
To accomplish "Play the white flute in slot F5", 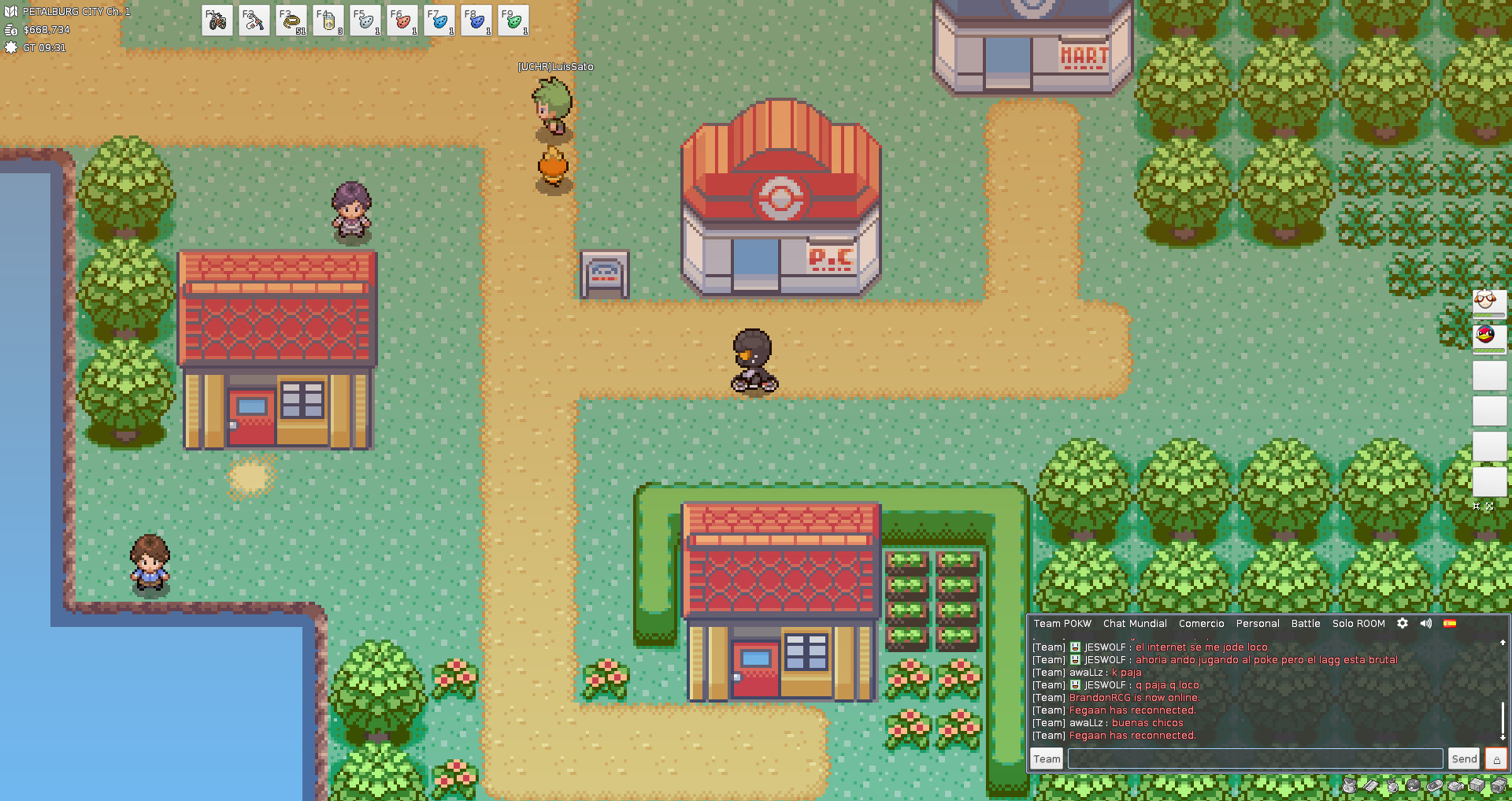I will pos(365,21).
